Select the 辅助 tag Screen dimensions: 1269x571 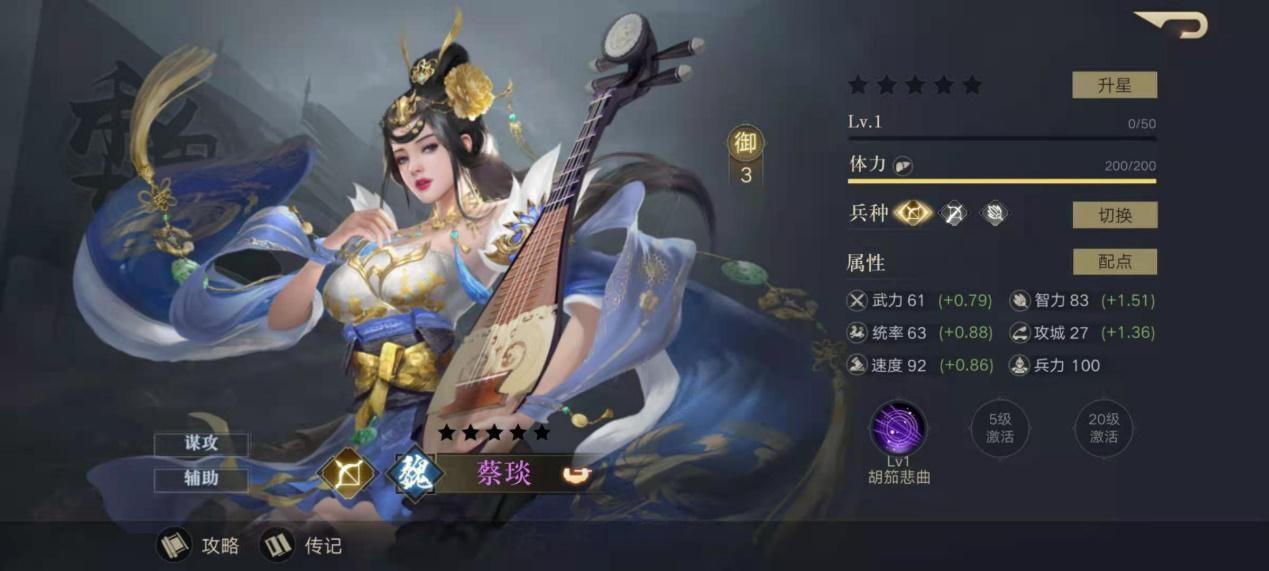pos(201,479)
